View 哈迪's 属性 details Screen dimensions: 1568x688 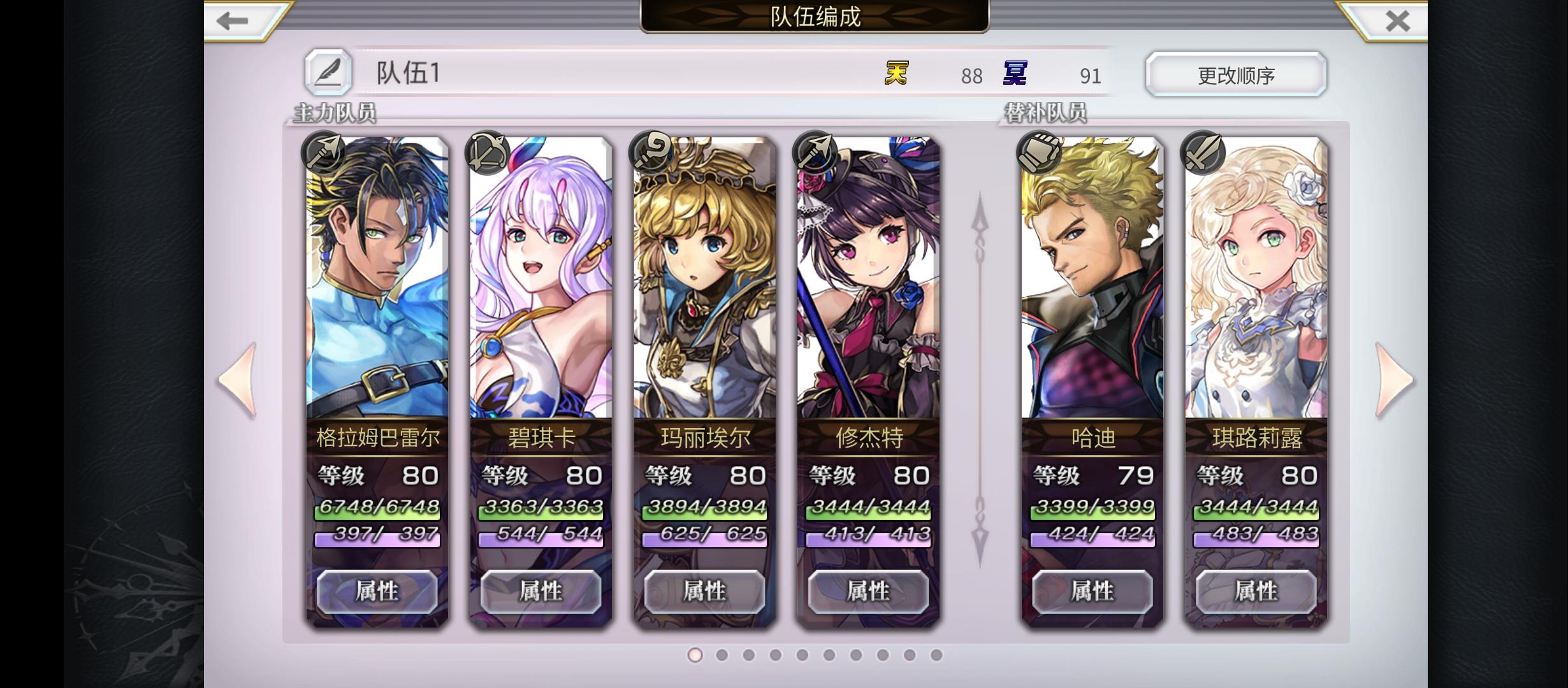[x=1093, y=591]
